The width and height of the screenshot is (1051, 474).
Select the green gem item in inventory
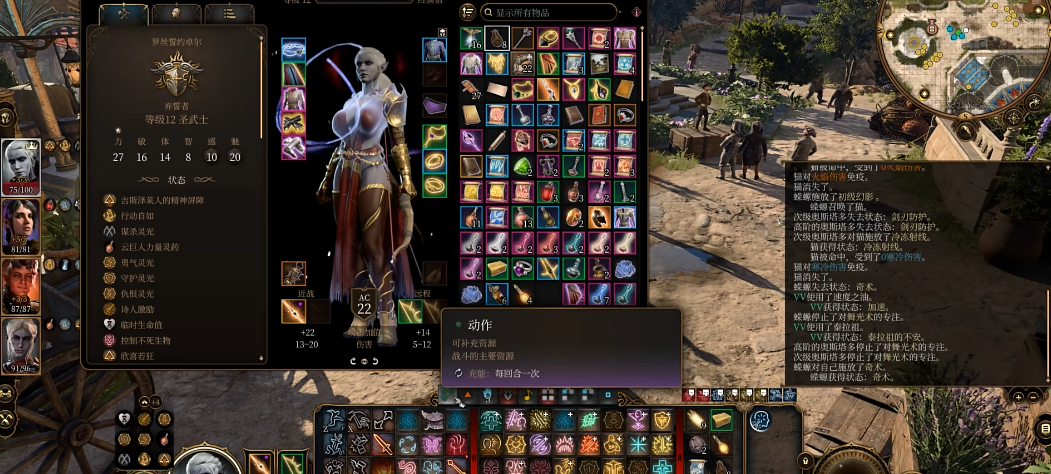coord(523,166)
